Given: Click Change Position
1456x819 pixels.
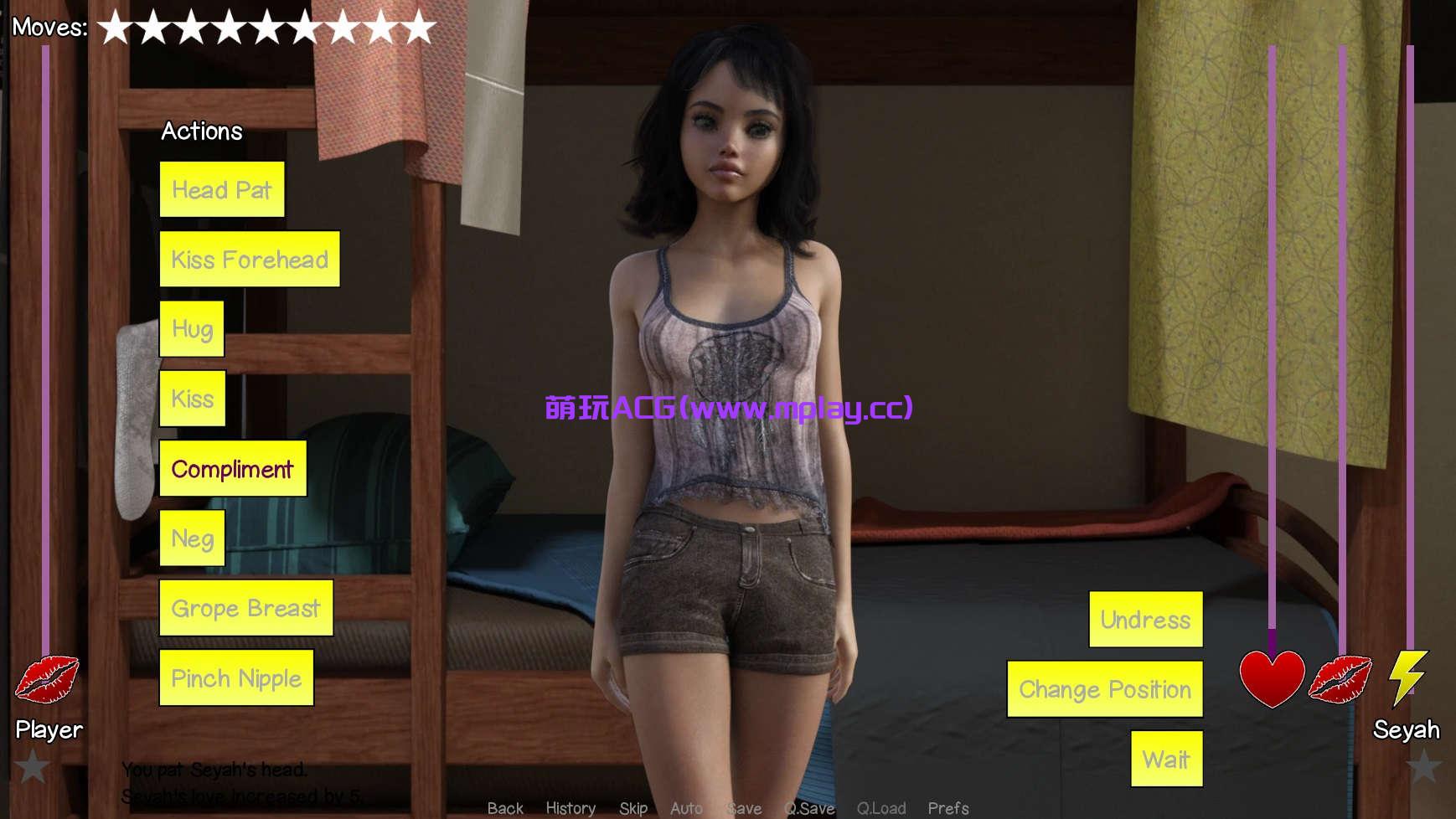Looking at the screenshot, I should (x=1104, y=689).
